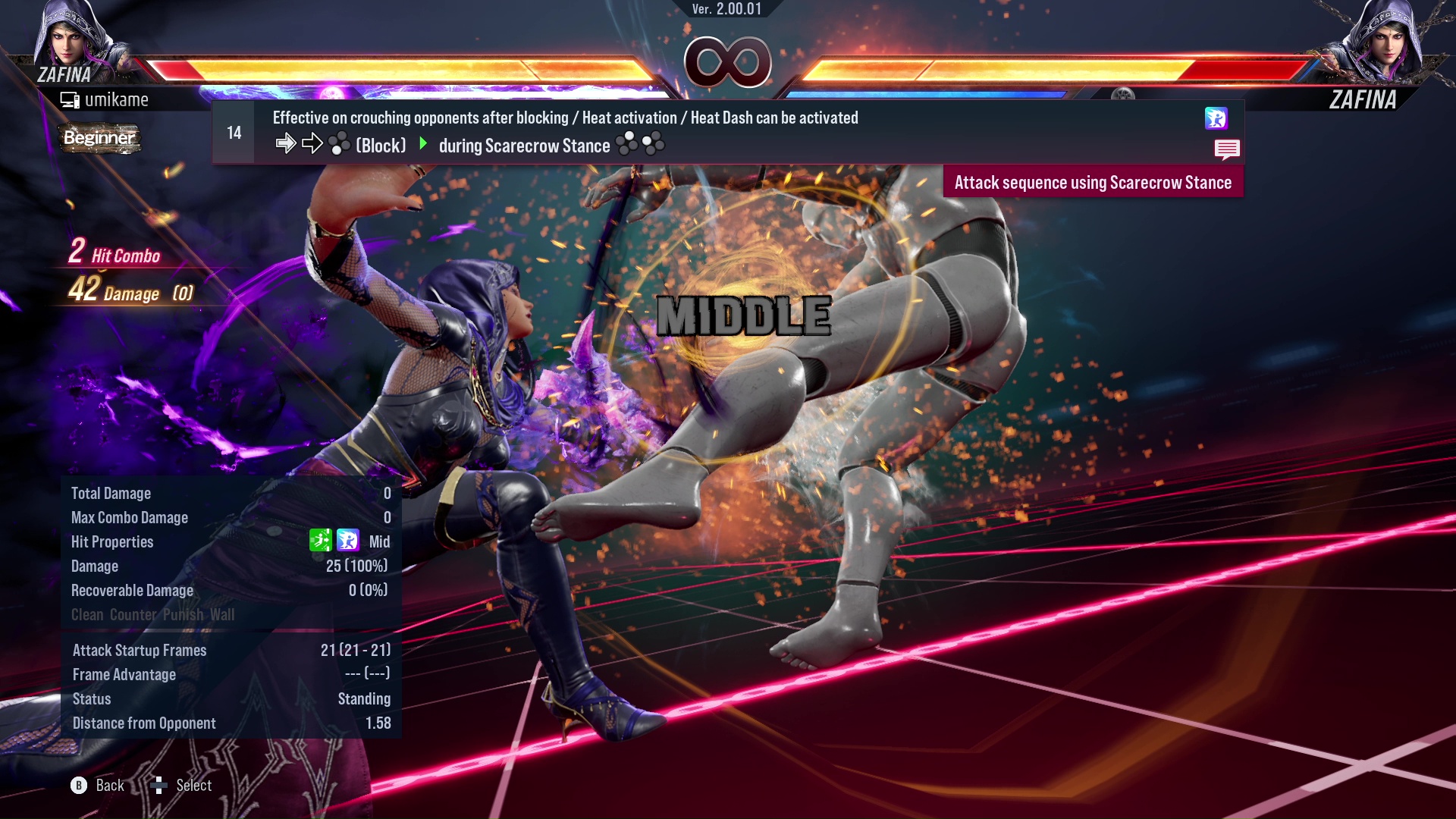Click the Select prompt at the bottom
Image resolution: width=1456 pixels, height=819 pixels.
click(193, 785)
